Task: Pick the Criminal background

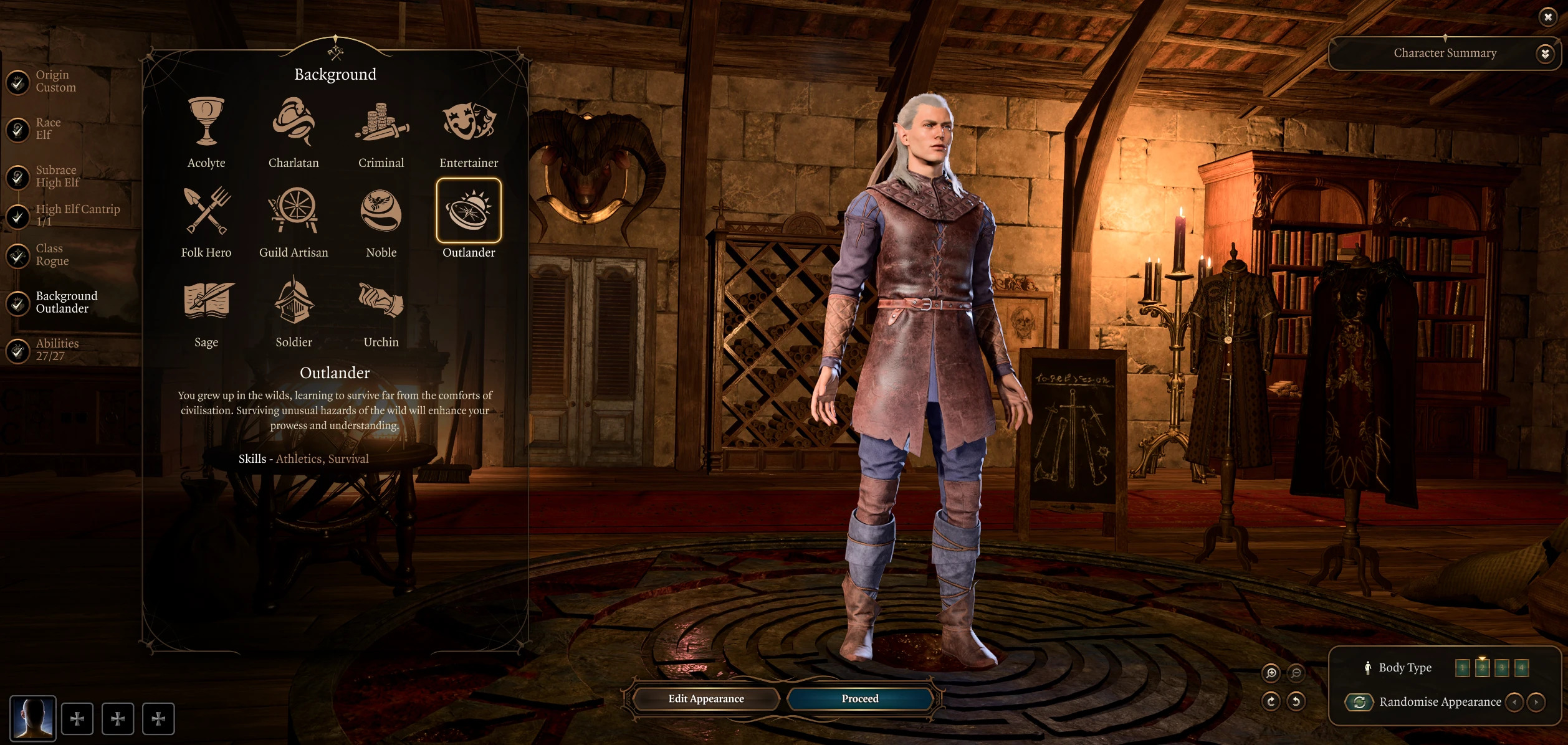Action: click(x=381, y=121)
